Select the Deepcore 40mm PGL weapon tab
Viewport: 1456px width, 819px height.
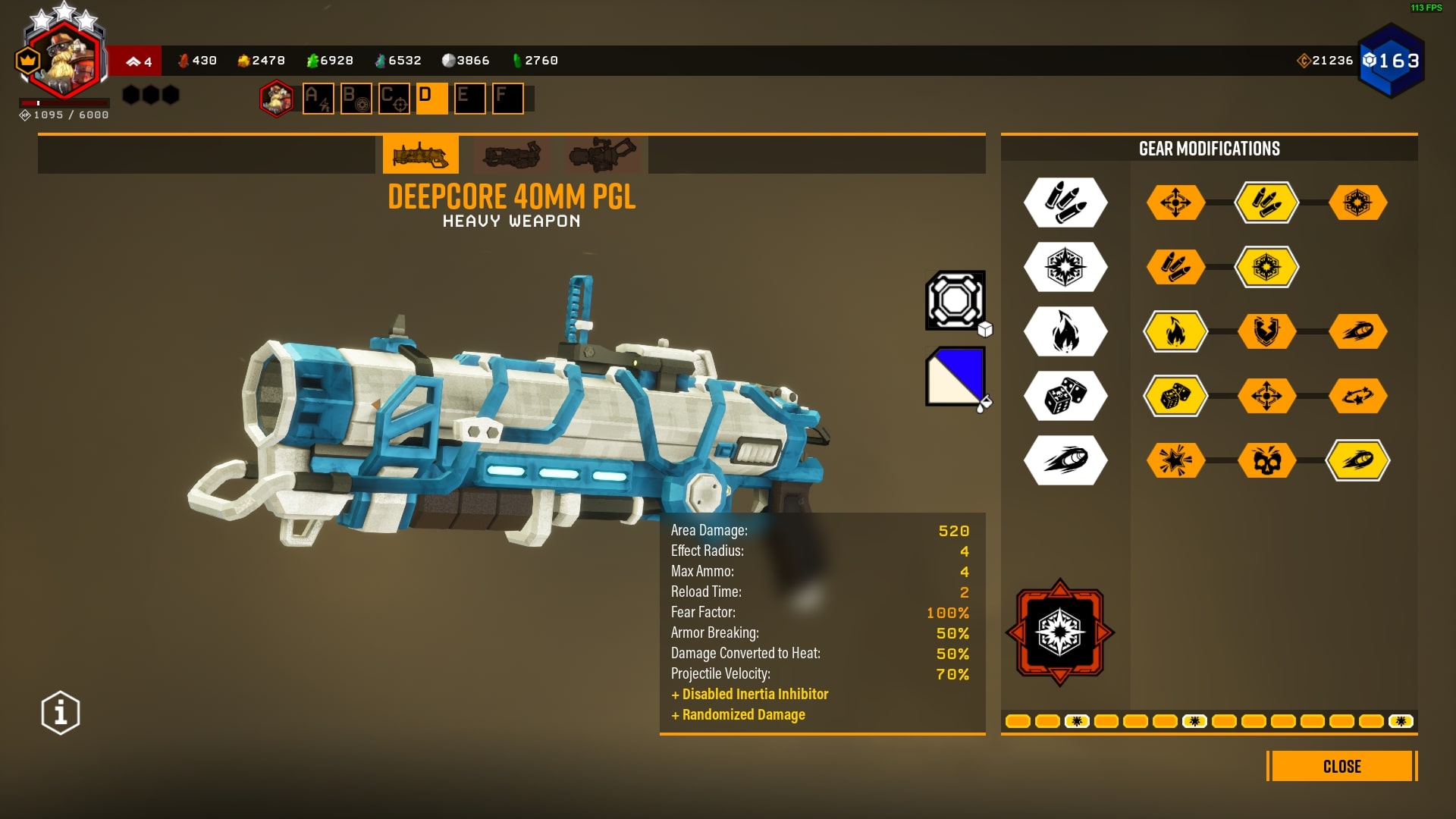tap(420, 155)
